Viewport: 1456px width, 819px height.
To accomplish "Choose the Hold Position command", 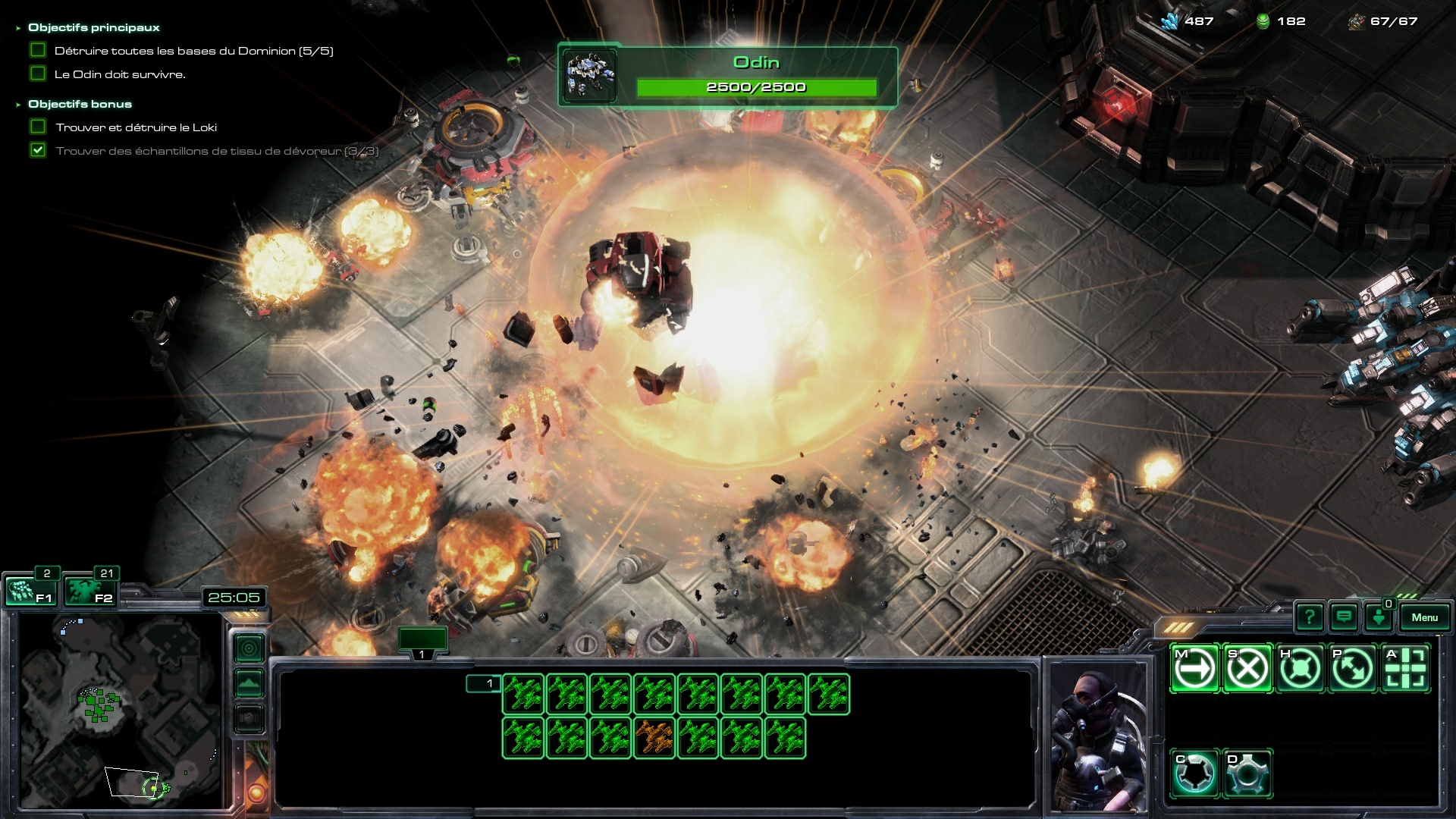I will click(1300, 669).
